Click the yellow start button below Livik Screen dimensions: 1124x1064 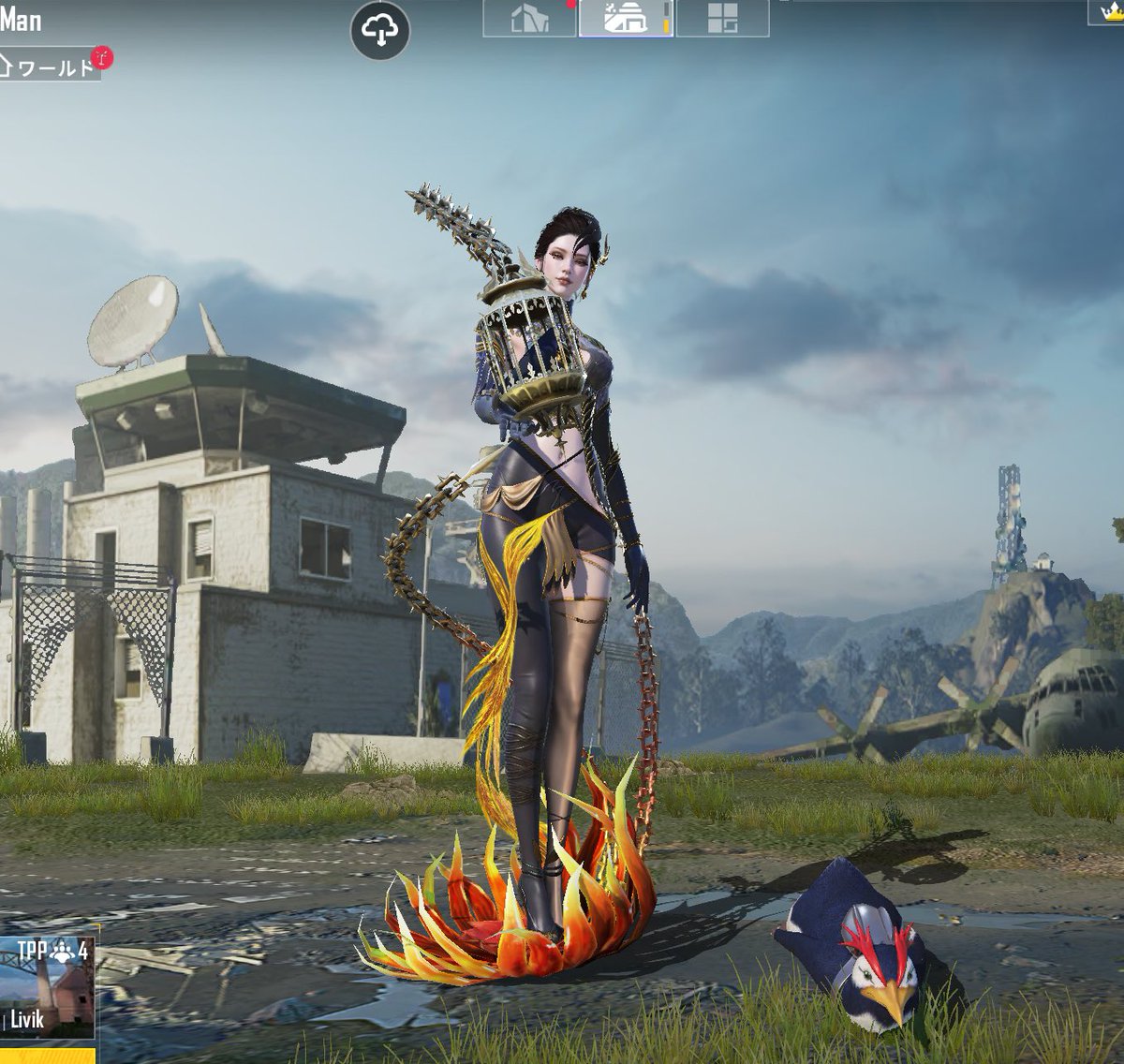pyautogui.click(x=47, y=1055)
